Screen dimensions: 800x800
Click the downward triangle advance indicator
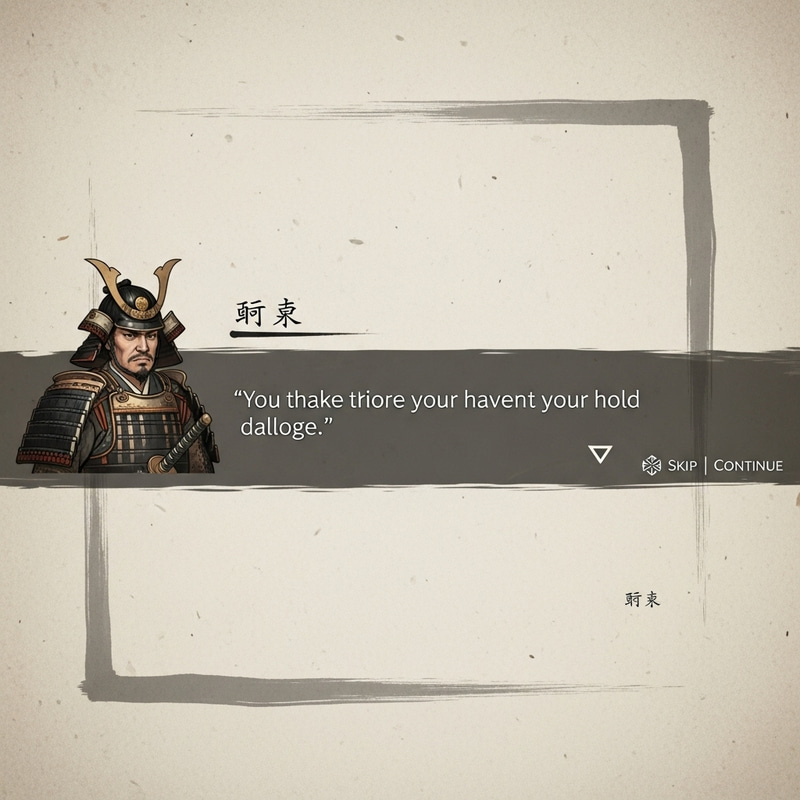pos(600,455)
